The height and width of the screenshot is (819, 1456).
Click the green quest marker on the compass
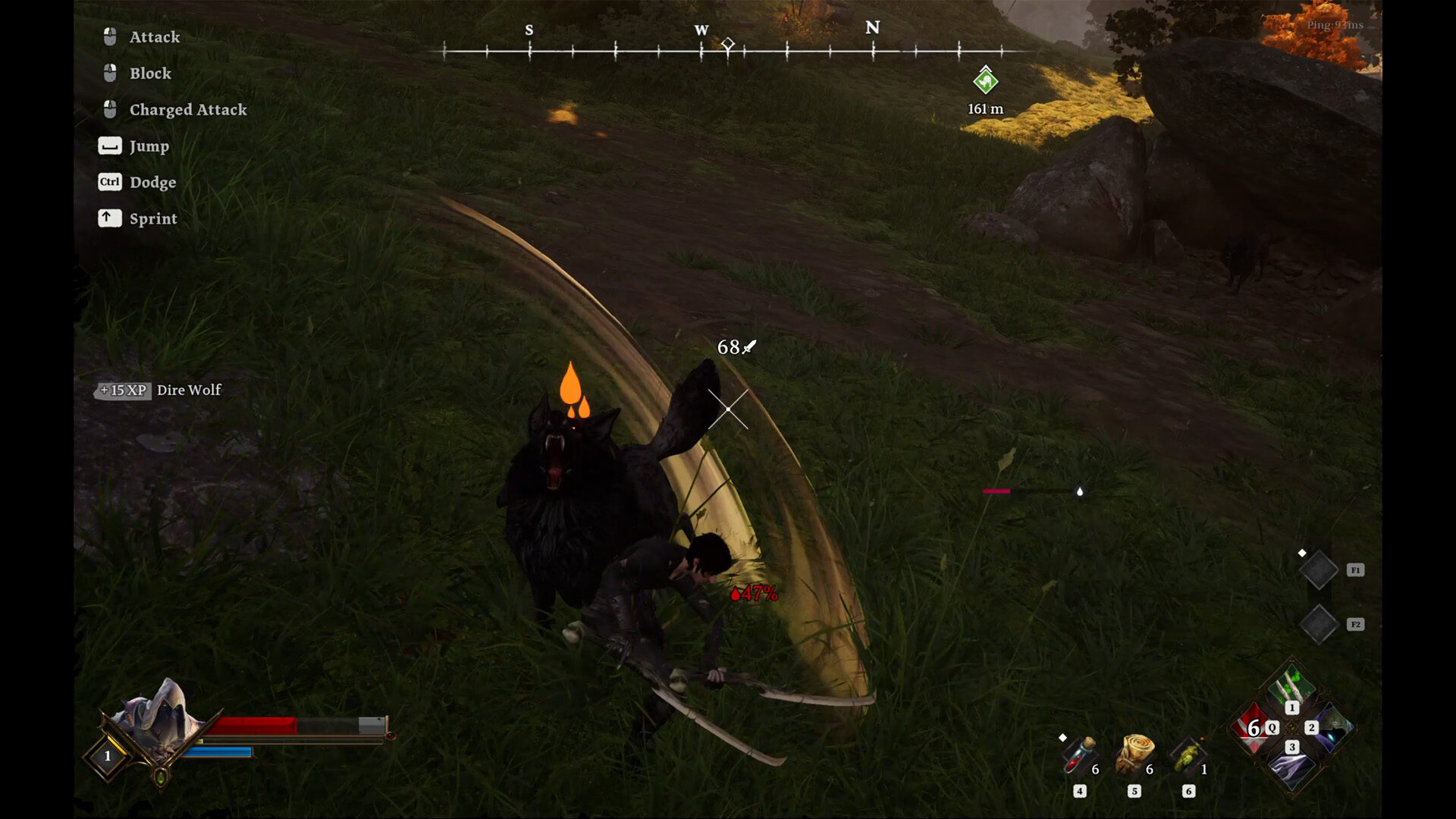point(985,80)
